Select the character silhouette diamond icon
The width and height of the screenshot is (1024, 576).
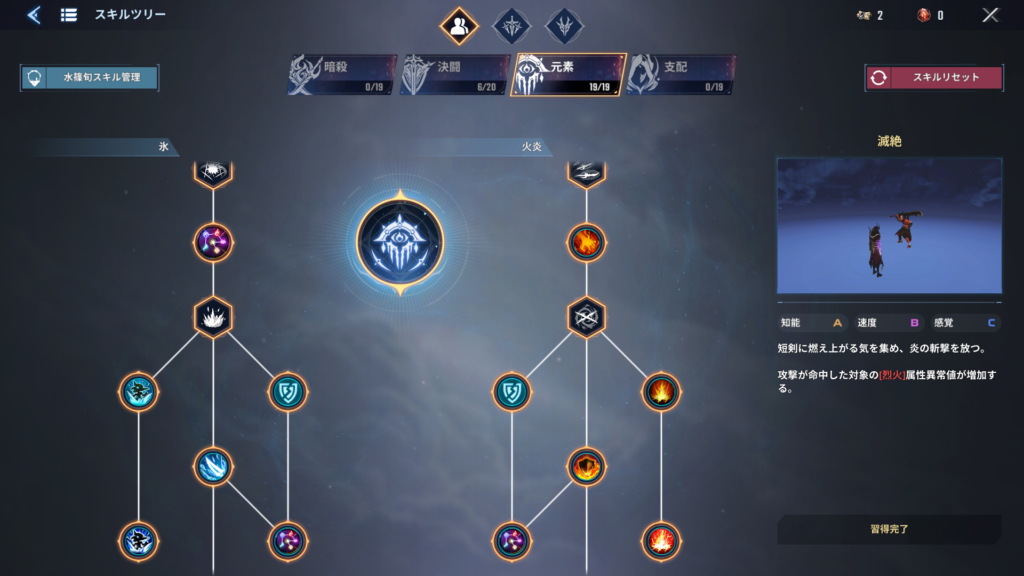pos(459,27)
